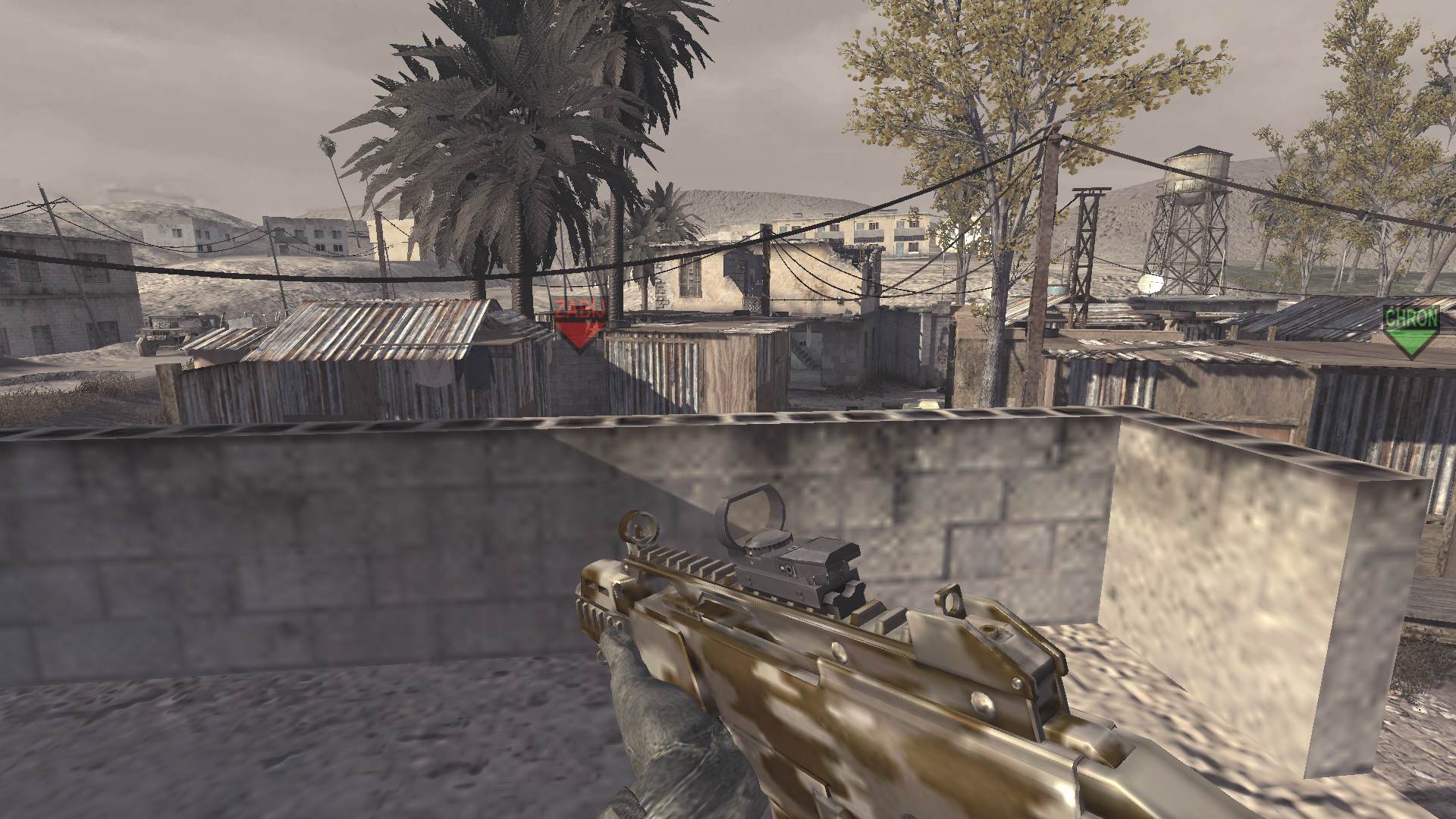The height and width of the screenshot is (819, 1456).
Task: Toggle the sight's brightness adjustment knob
Action: click(789, 569)
